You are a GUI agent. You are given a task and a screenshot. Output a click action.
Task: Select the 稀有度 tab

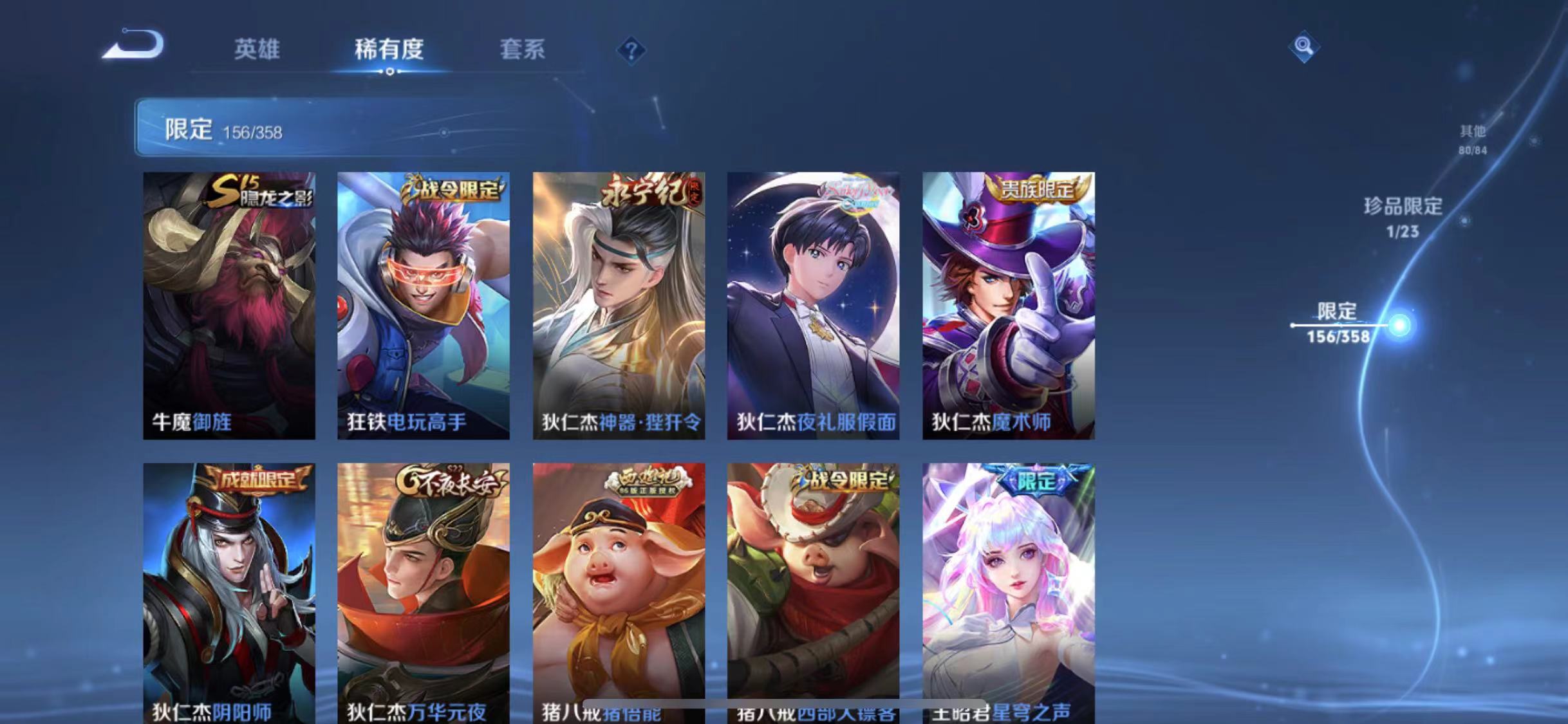pyautogui.click(x=389, y=50)
